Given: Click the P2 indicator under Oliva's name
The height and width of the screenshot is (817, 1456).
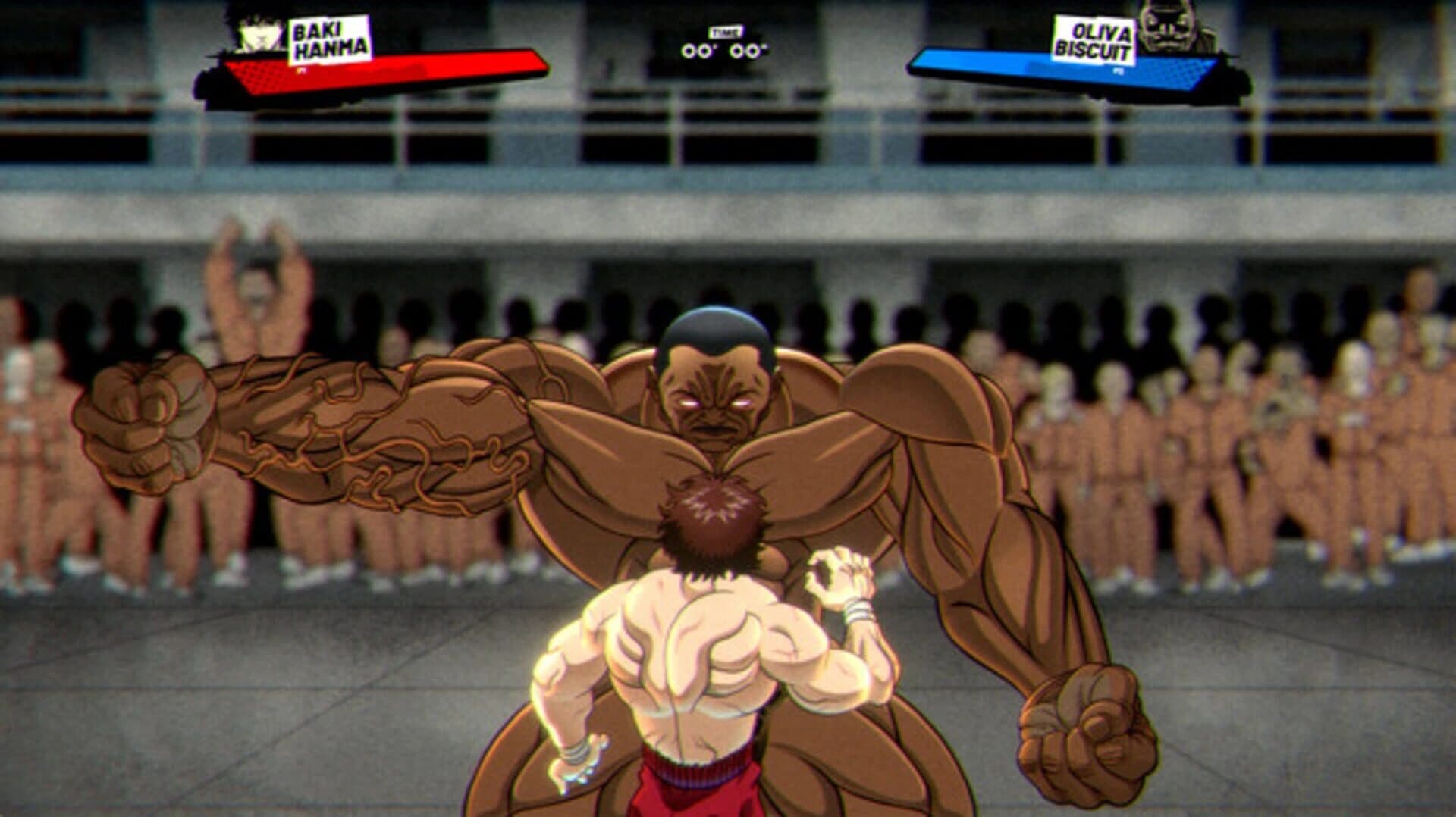Looking at the screenshot, I should coord(1116,70).
